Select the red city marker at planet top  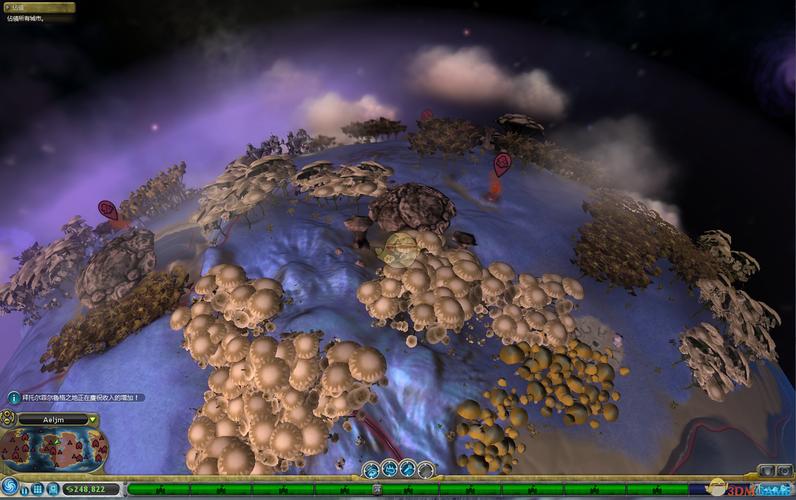427,115
